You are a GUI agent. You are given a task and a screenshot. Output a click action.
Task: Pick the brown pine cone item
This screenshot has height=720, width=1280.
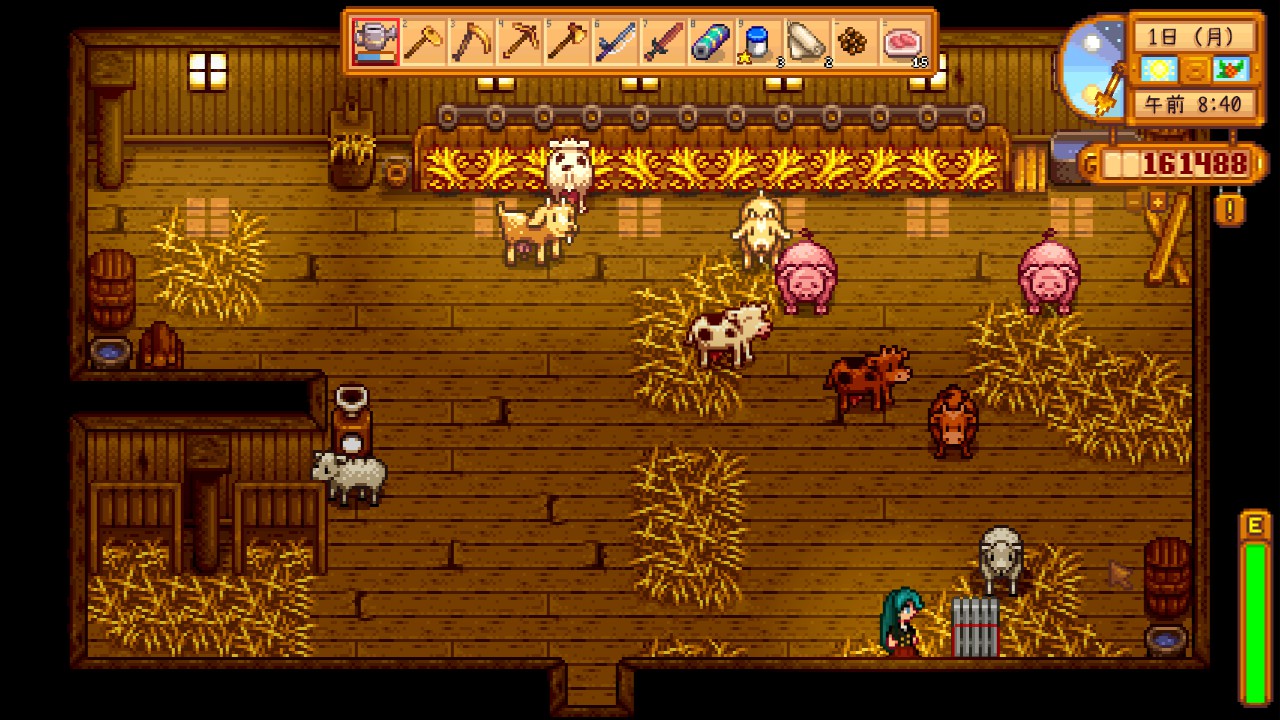coord(856,42)
